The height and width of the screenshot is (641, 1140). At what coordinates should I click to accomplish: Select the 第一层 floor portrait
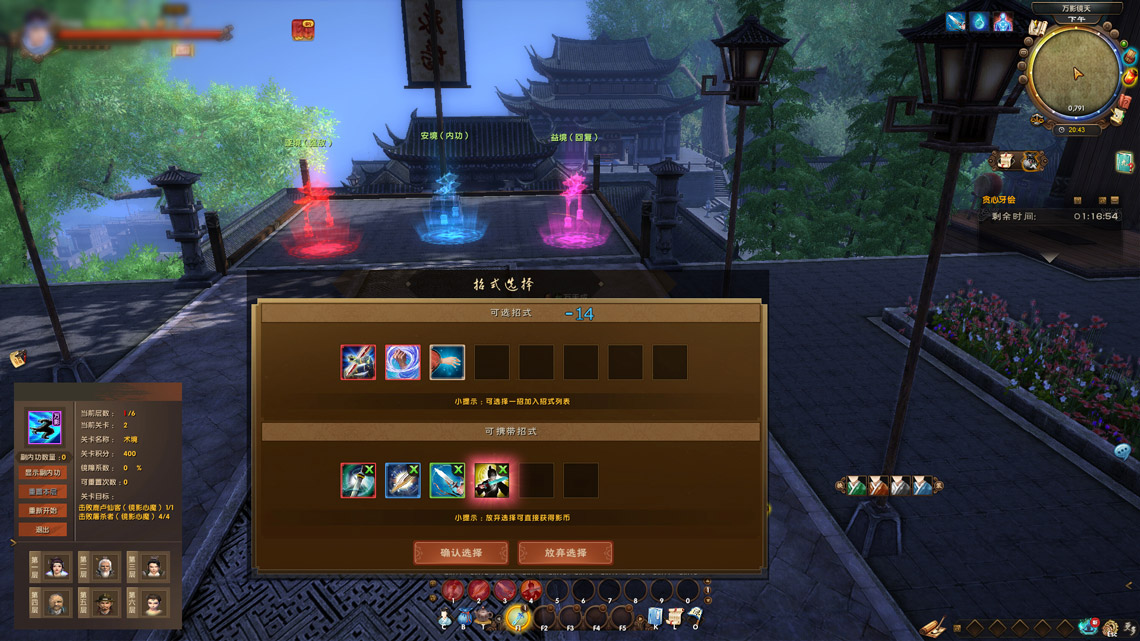click(56, 567)
